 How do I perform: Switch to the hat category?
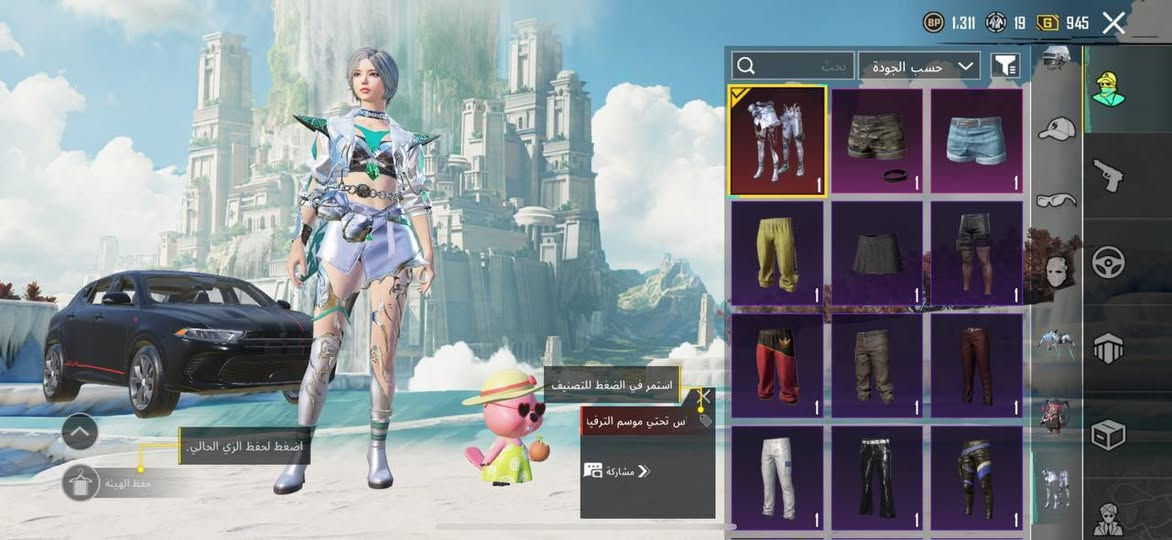1056,128
